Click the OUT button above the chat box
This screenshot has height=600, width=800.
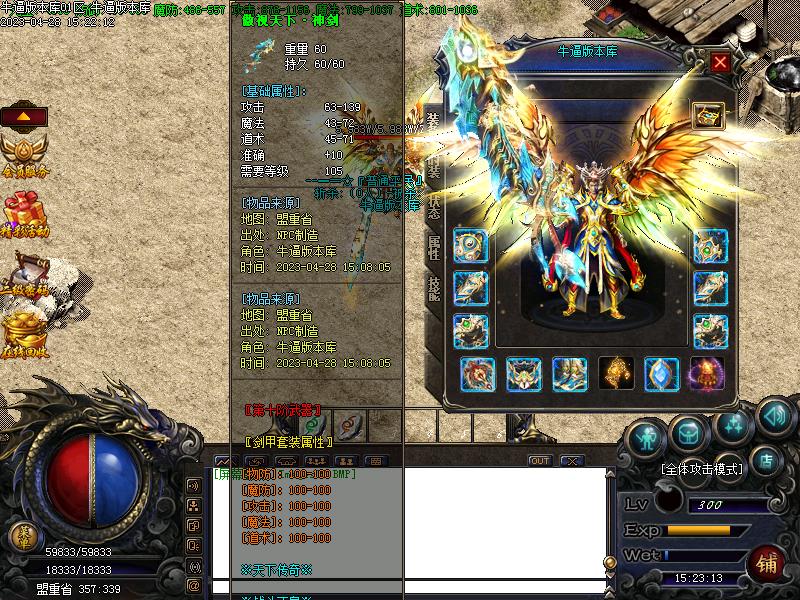click(540, 461)
